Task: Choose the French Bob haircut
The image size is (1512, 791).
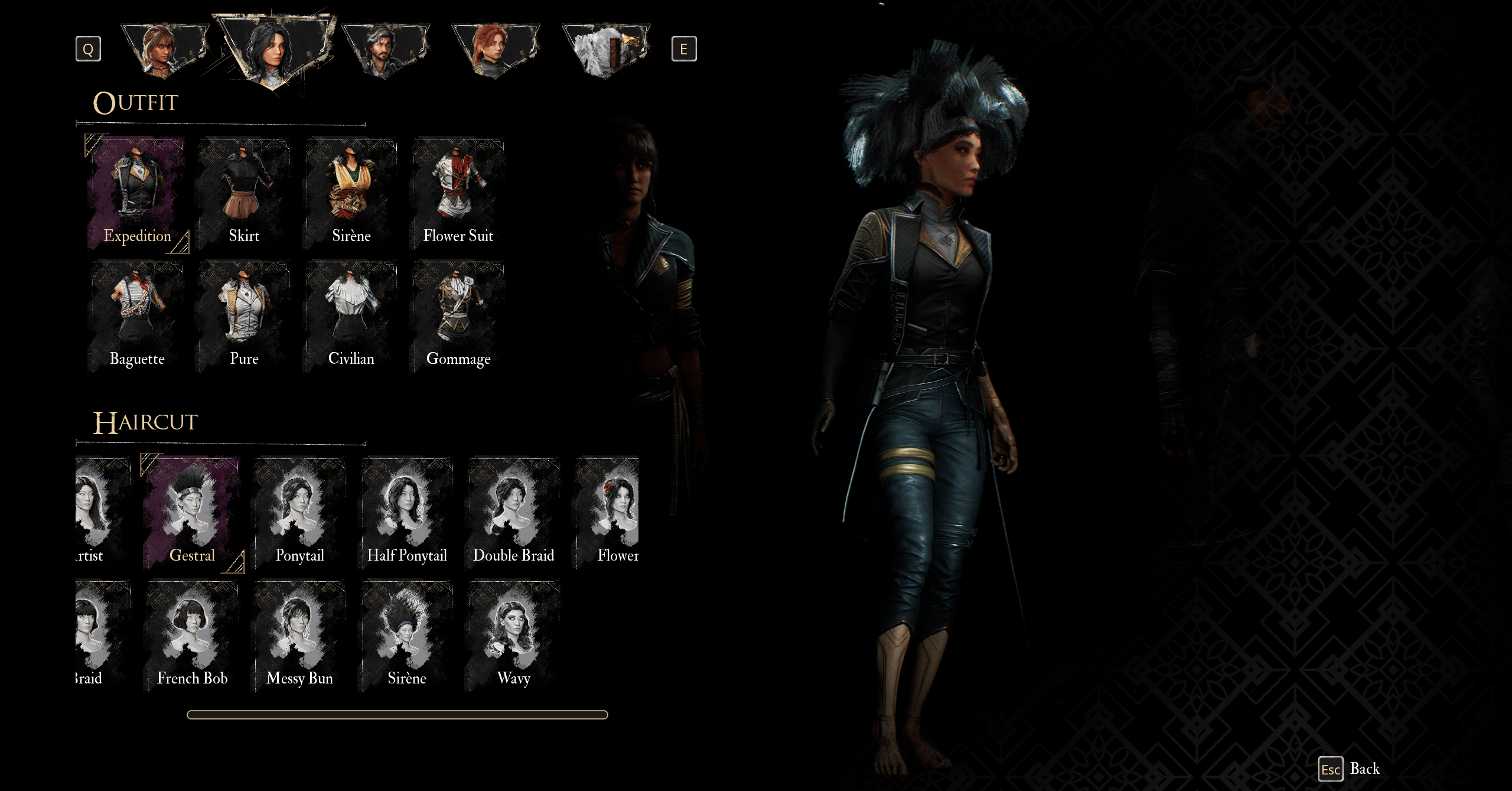Action: [192, 636]
